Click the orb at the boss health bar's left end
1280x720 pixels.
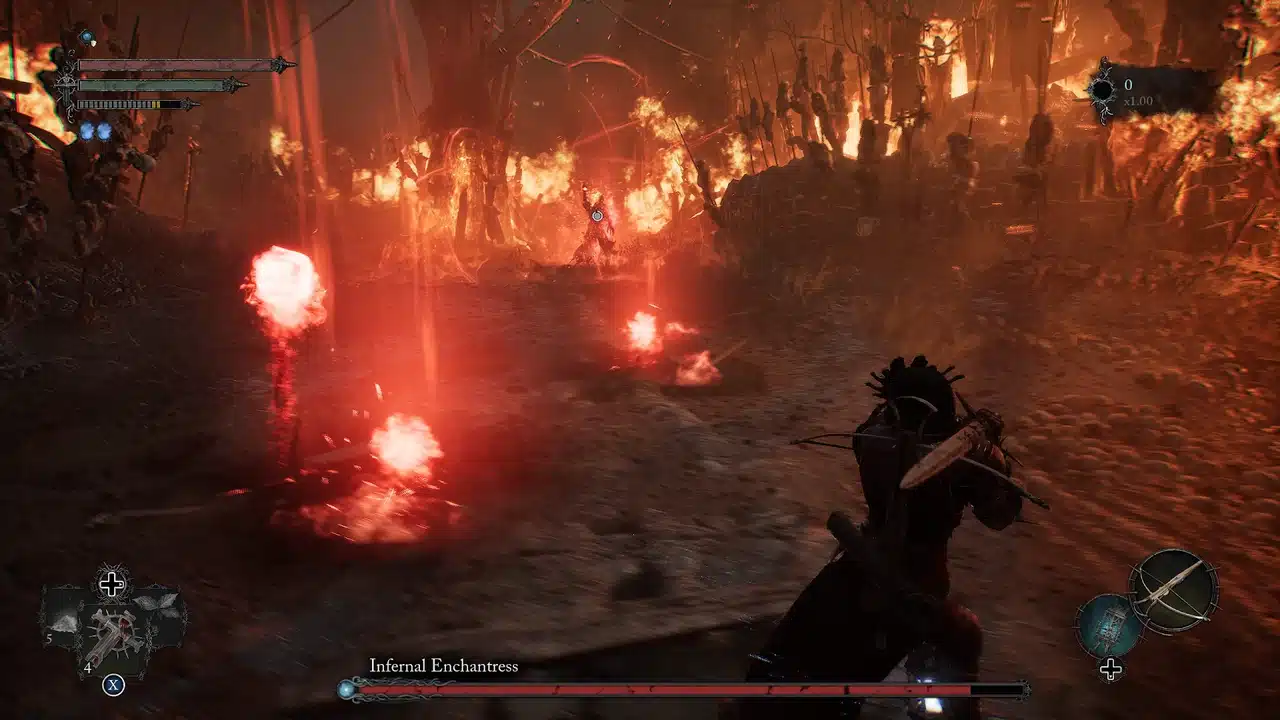point(345,688)
